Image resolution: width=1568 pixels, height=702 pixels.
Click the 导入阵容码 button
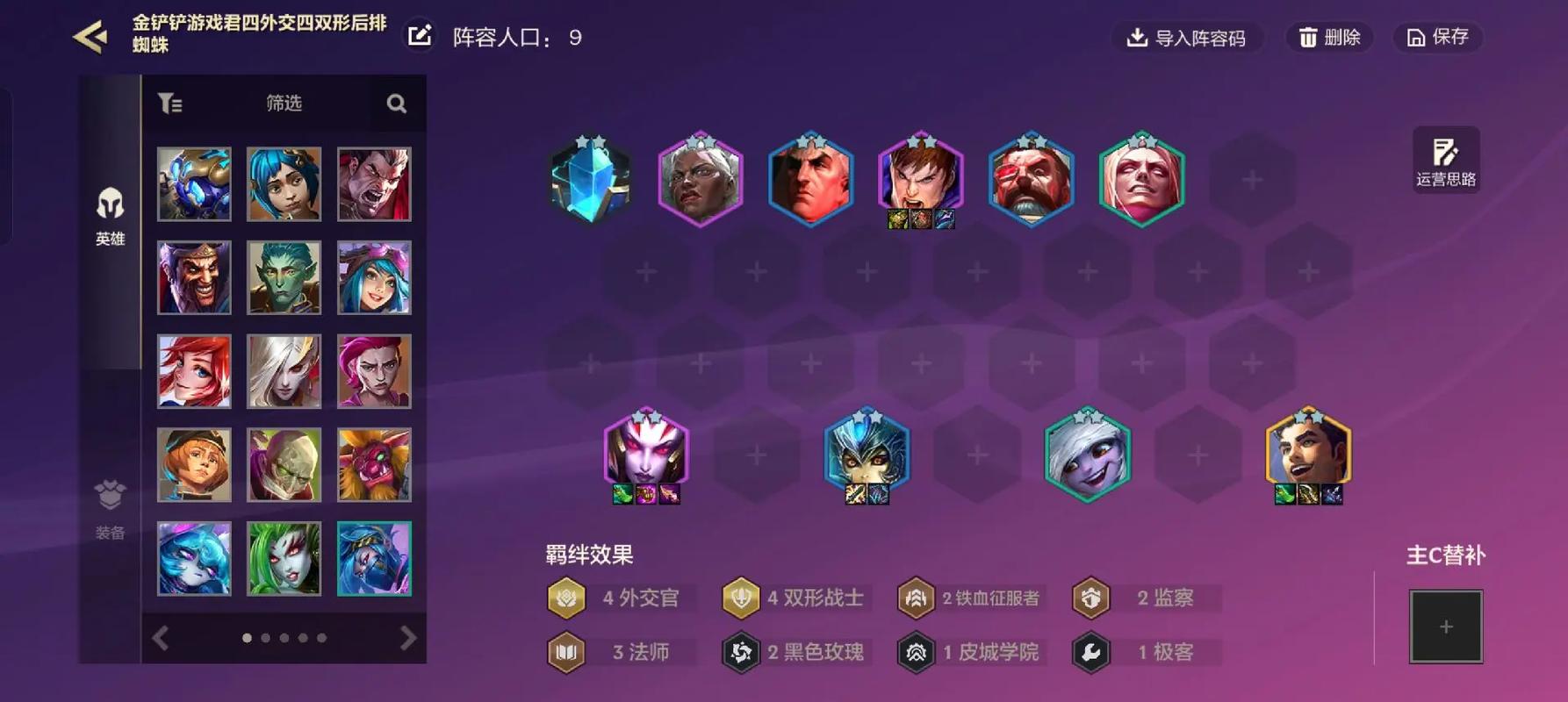click(1187, 38)
